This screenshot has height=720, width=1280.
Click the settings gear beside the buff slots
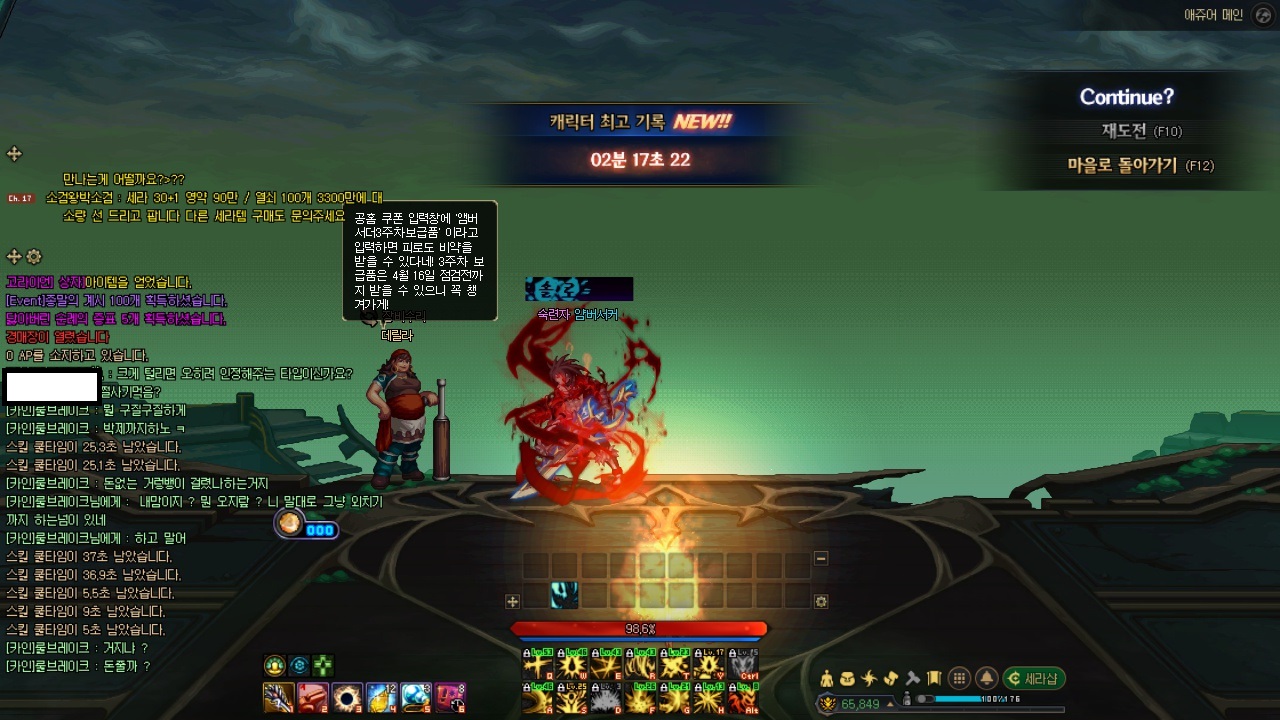click(821, 602)
